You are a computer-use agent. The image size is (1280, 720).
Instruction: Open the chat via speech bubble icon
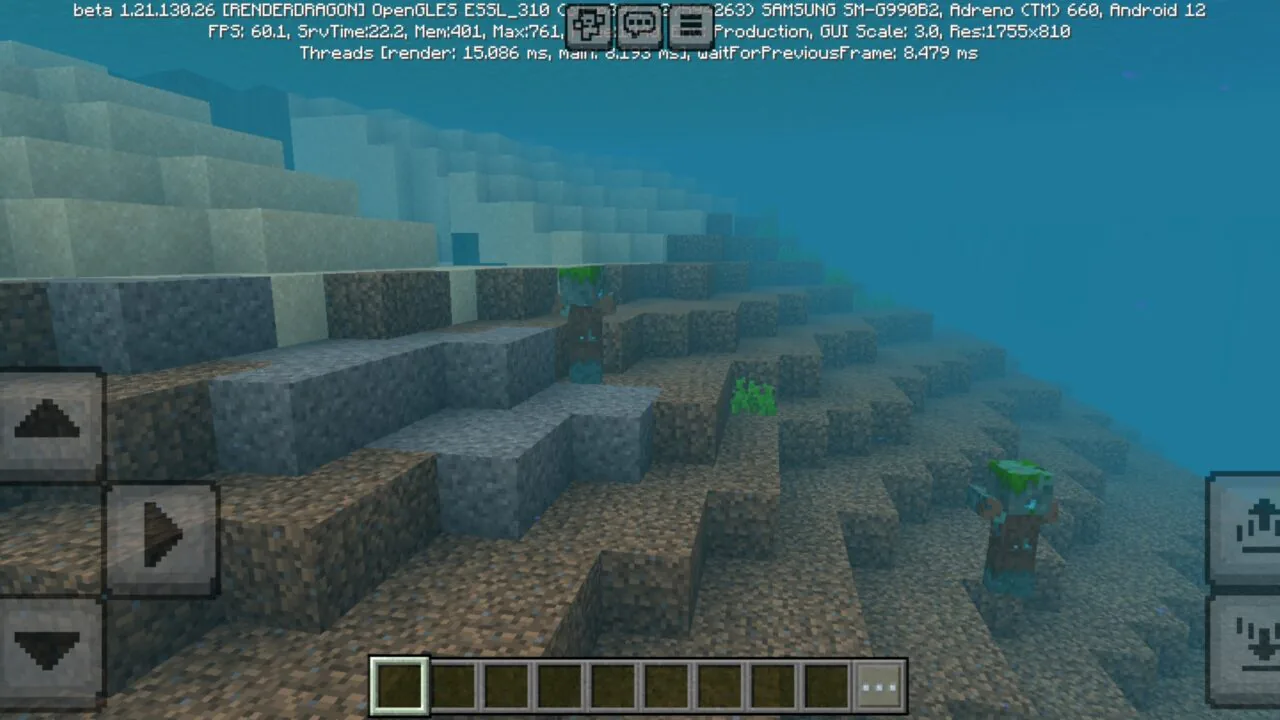639,26
